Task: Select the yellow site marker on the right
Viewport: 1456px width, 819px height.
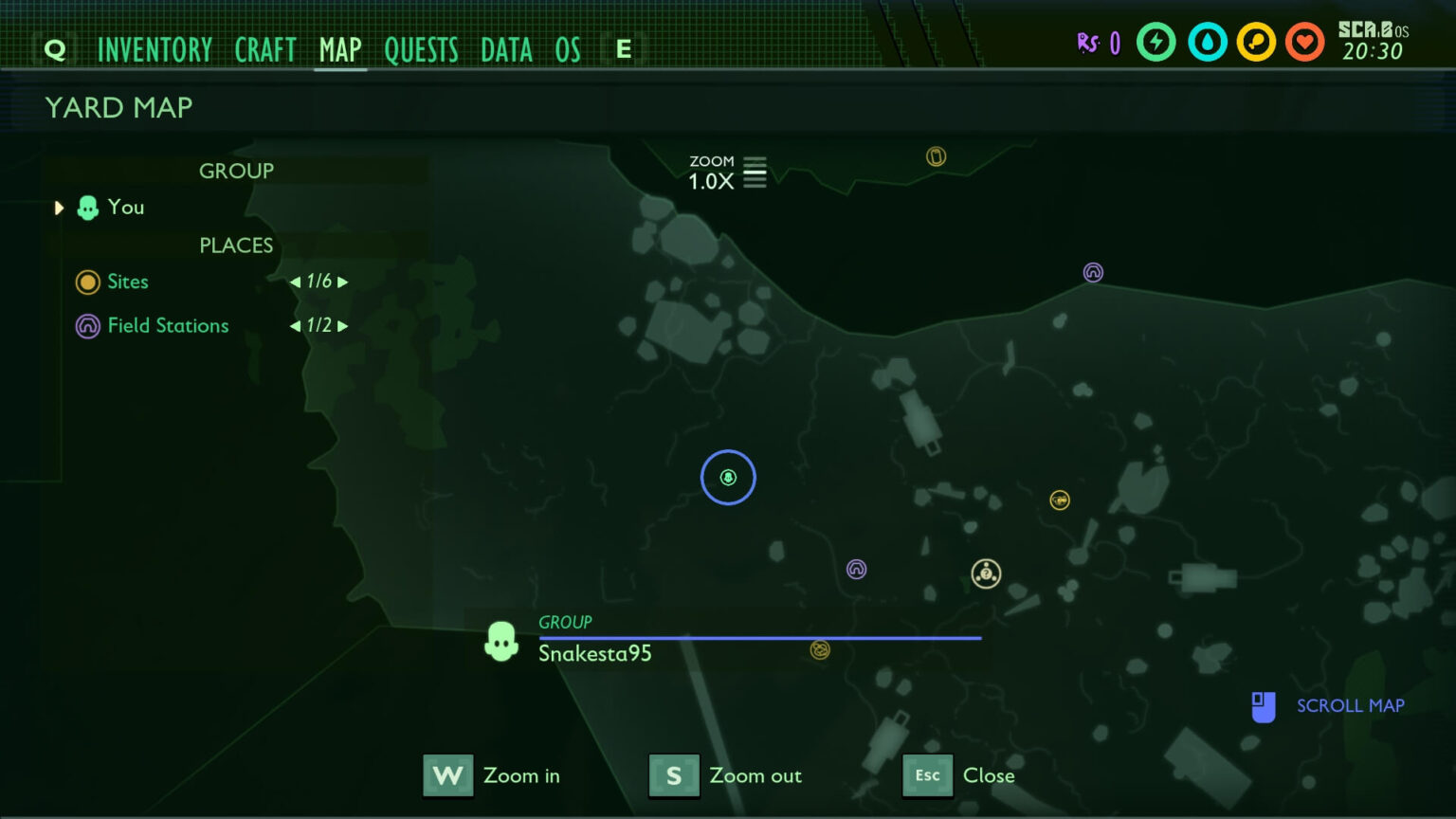Action: (1059, 500)
